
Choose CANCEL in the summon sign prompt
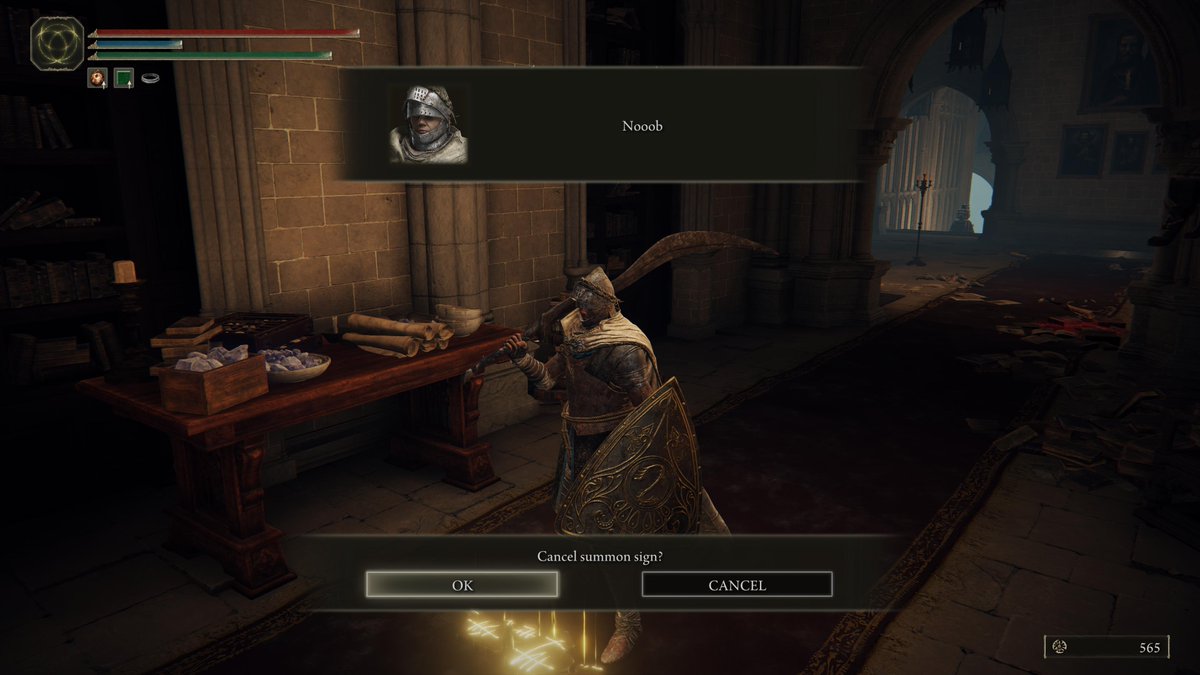pyautogui.click(x=737, y=585)
